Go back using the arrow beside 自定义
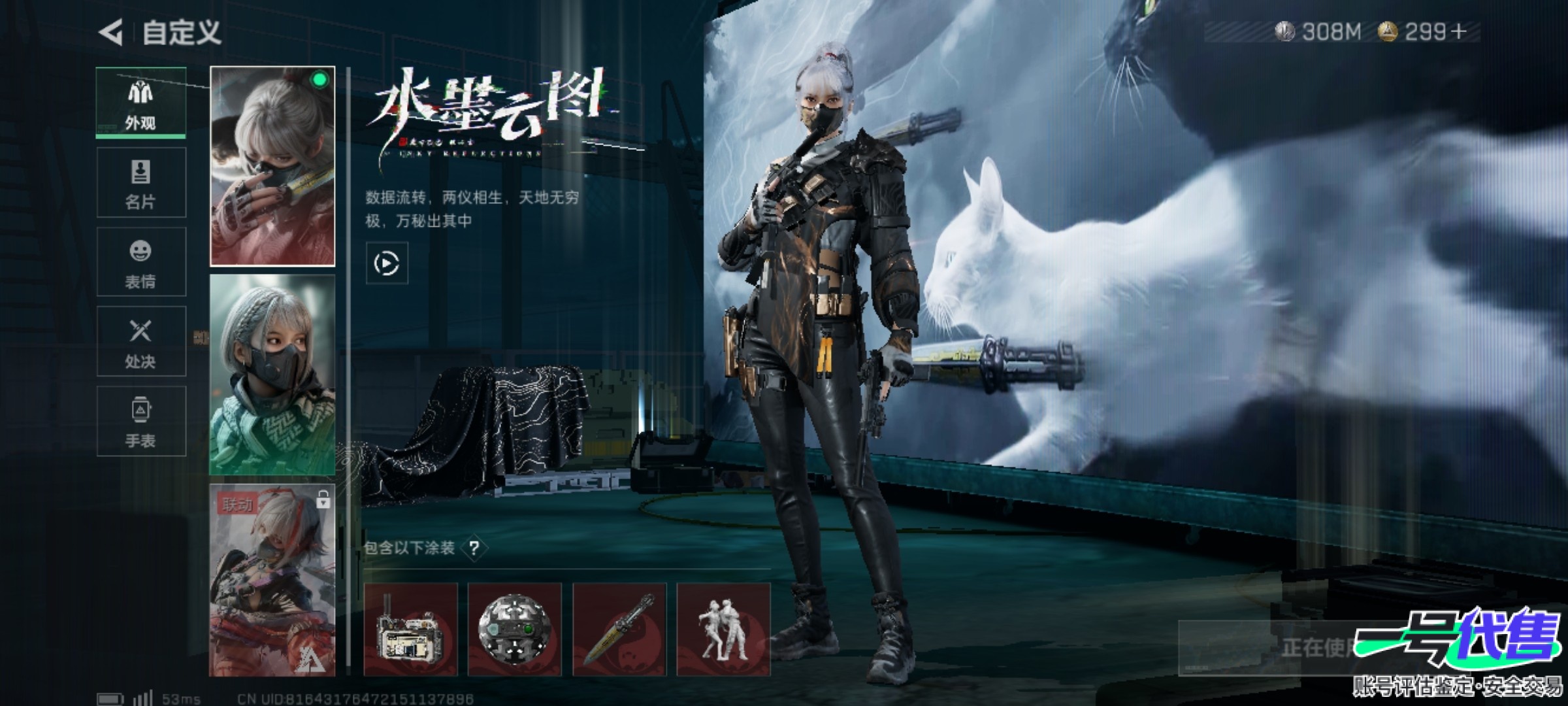The image size is (1568, 706). (x=111, y=33)
